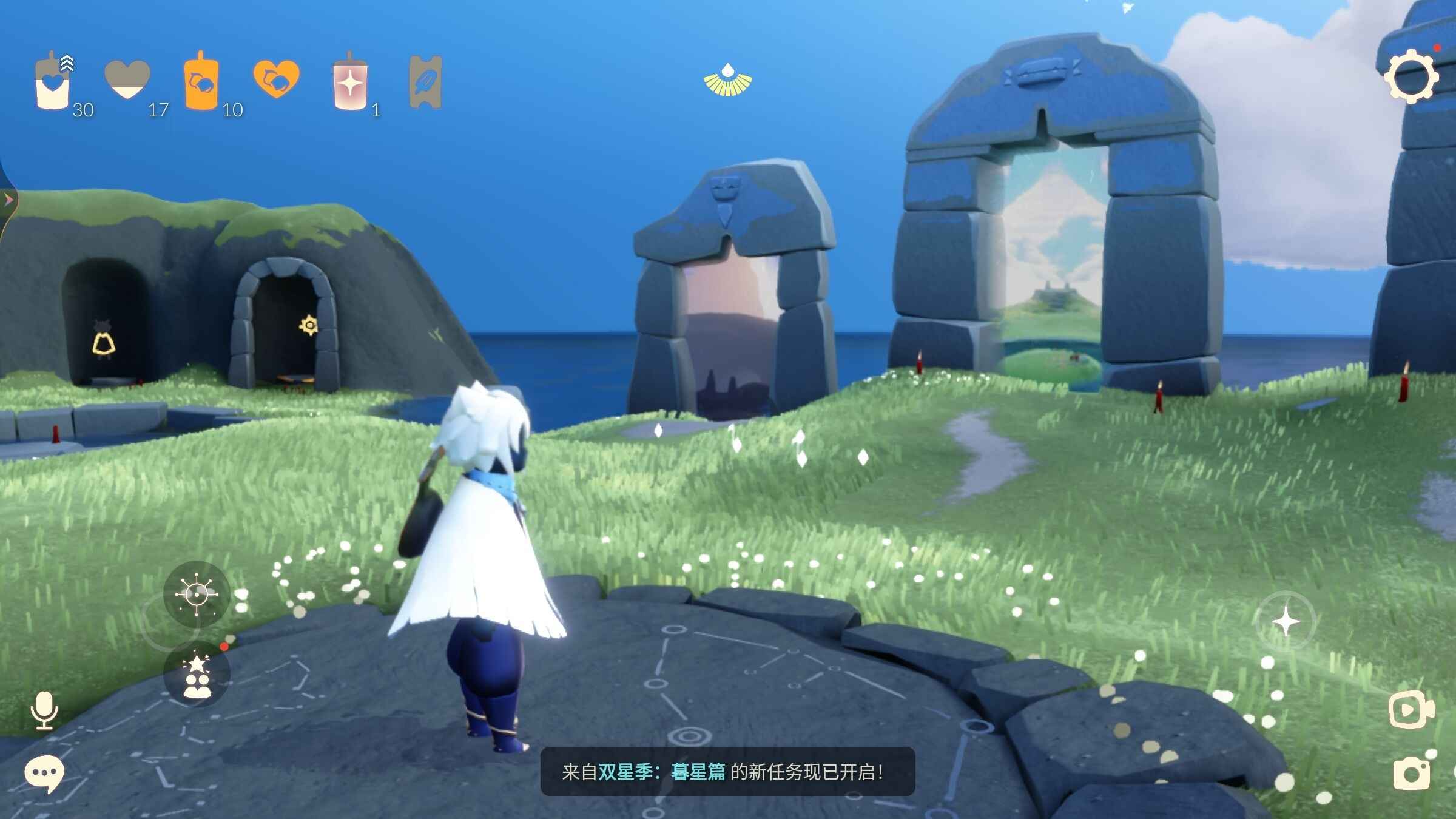Open the chat speech bubble

(44, 773)
